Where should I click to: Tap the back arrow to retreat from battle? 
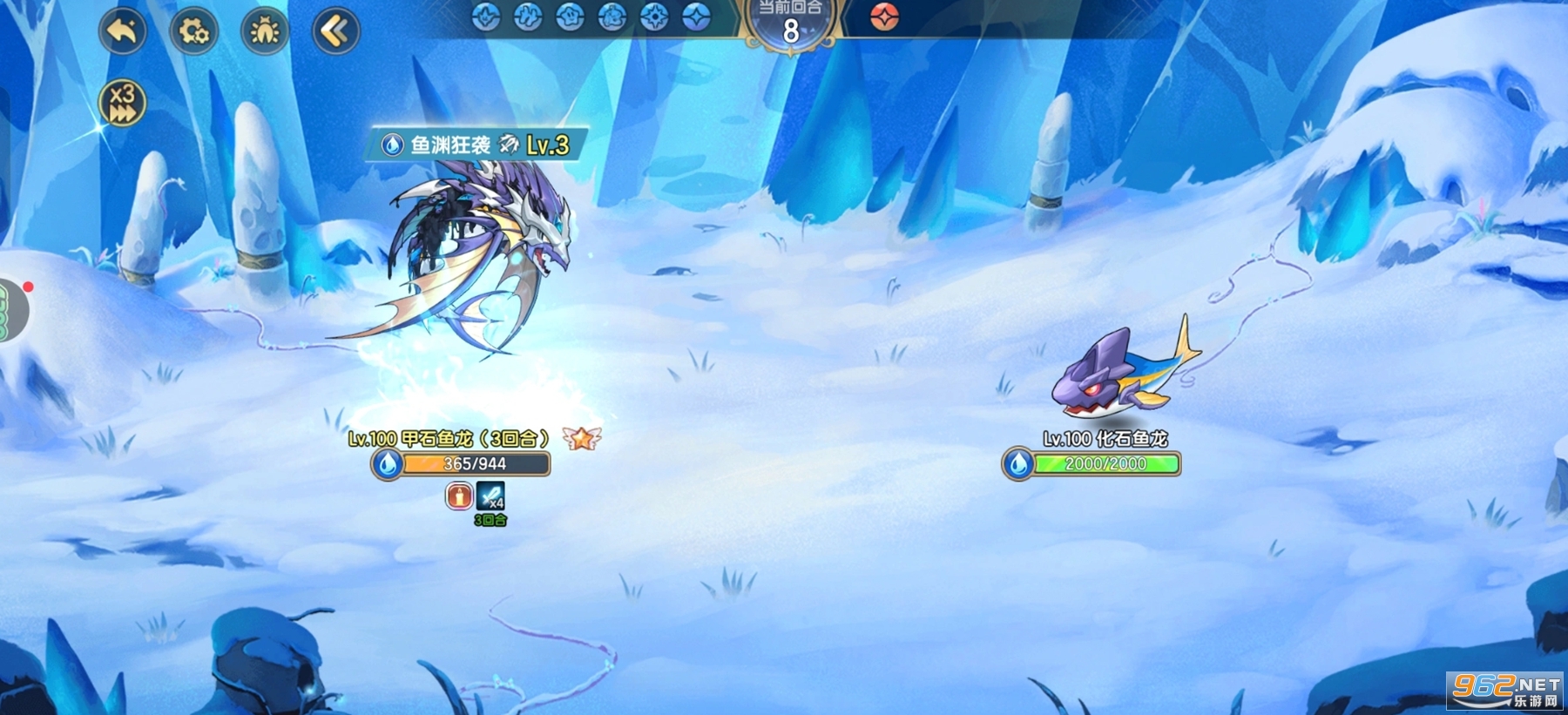[x=122, y=29]
